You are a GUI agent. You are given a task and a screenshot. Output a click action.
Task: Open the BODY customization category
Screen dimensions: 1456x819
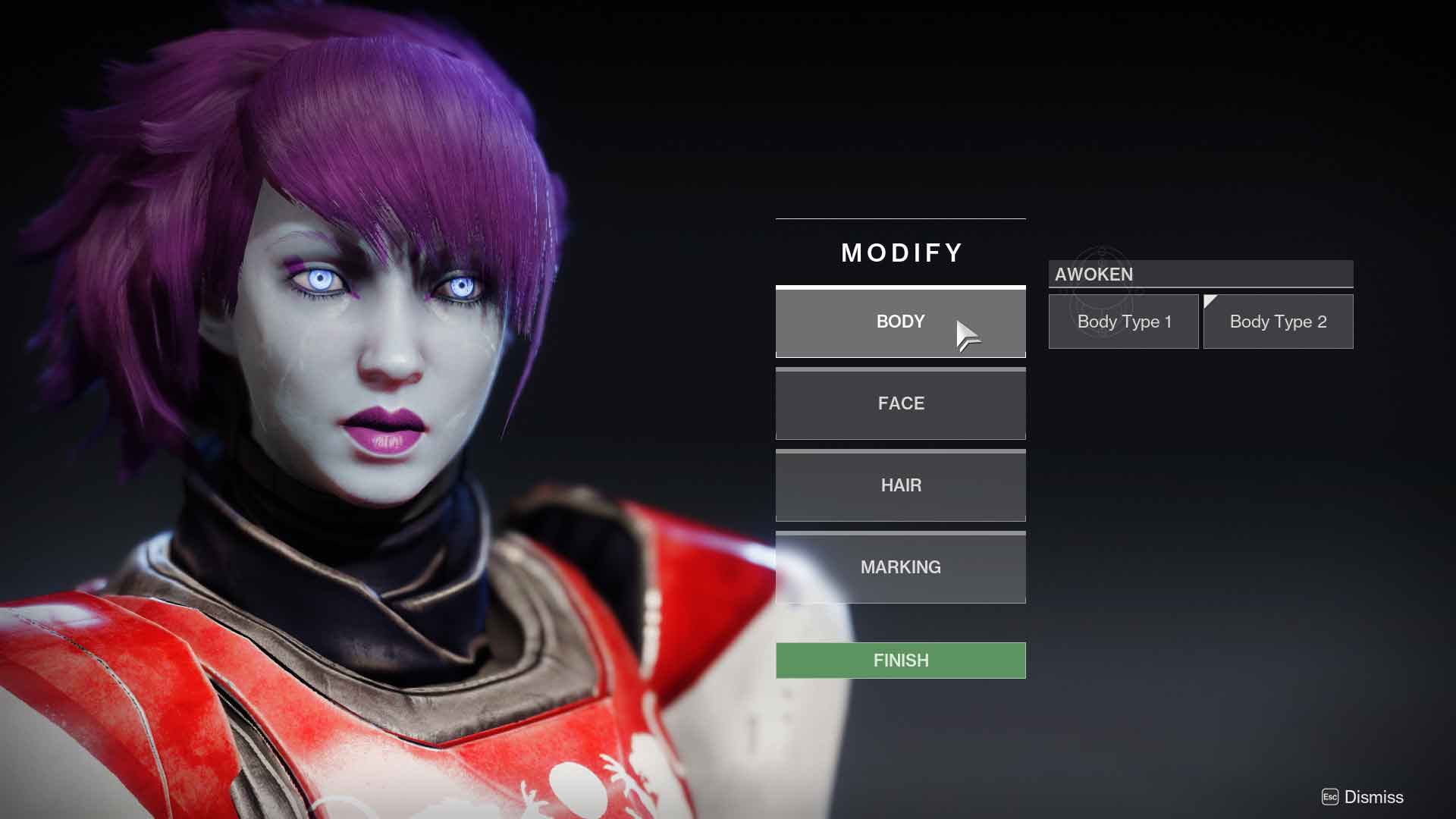900,322
